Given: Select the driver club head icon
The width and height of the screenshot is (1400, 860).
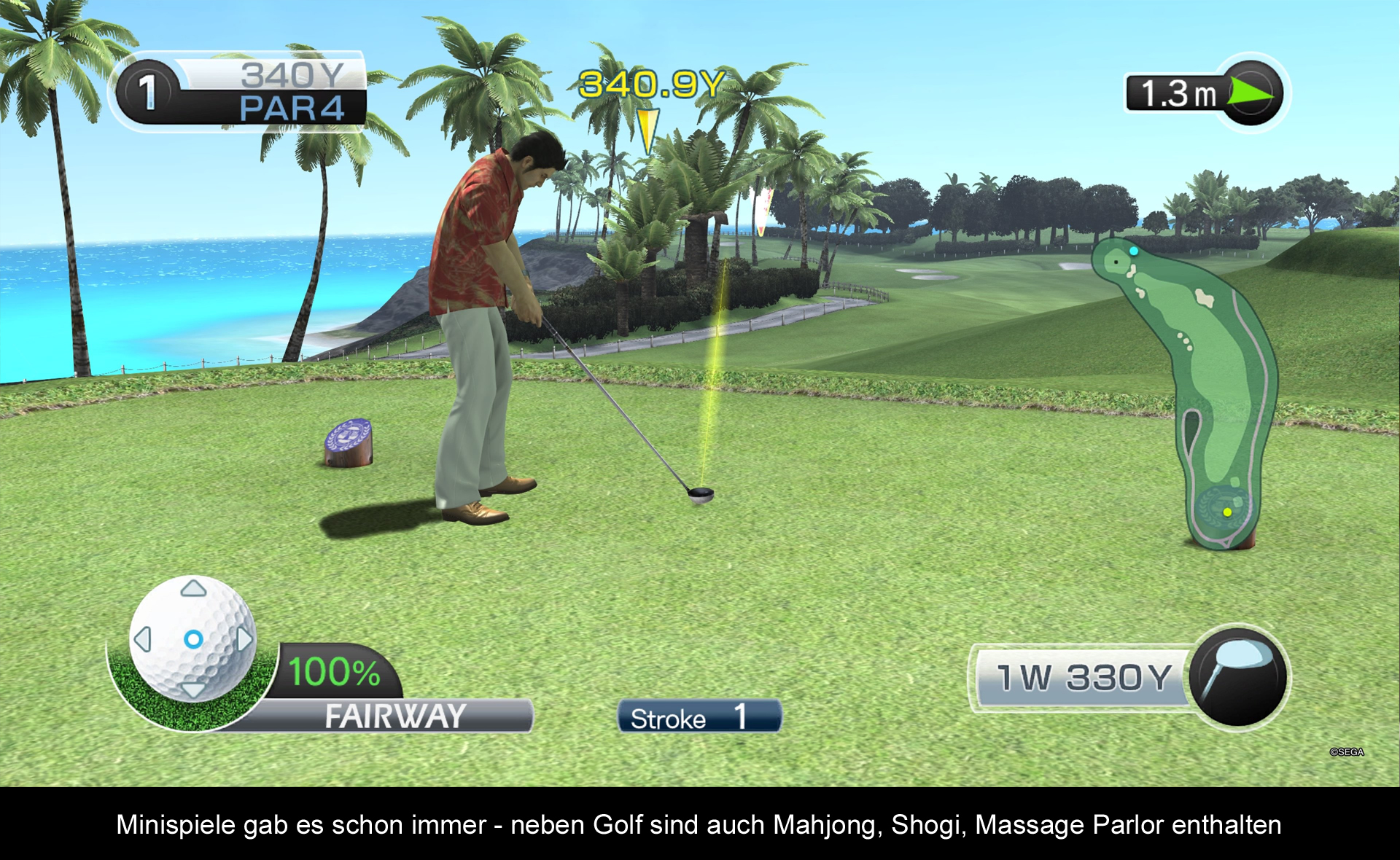Looking at the screenshot, I should (1237, 676).
